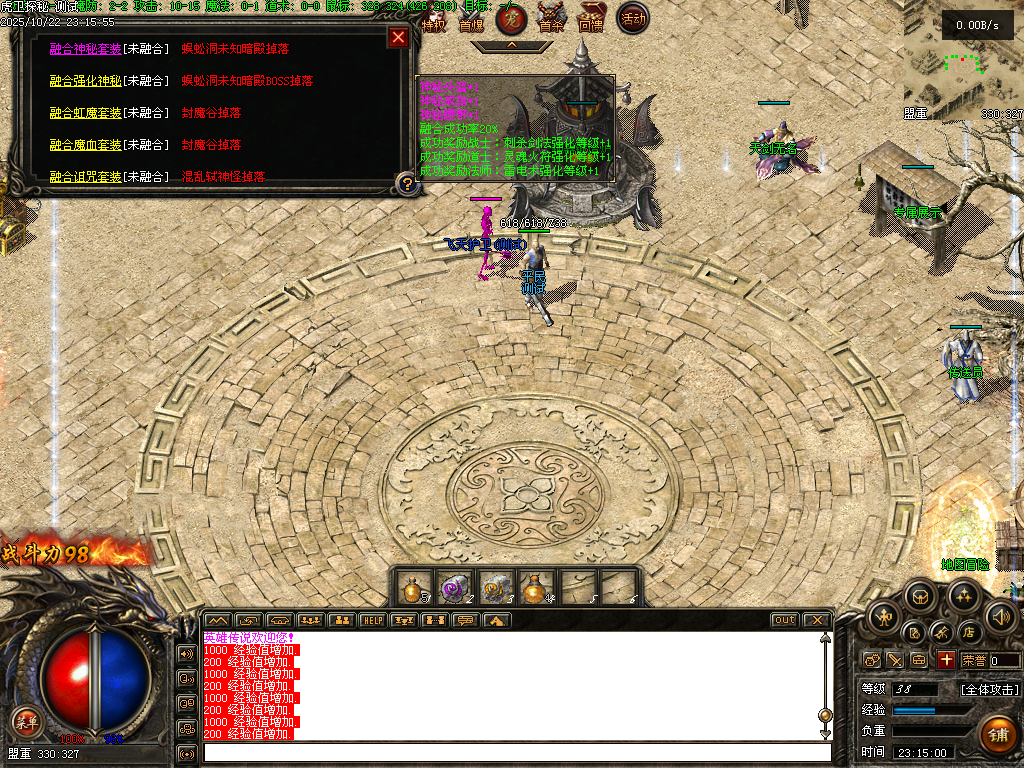Open the fusion panel help question mark
Screen dimensions: 1024x768
pos(406,183)
